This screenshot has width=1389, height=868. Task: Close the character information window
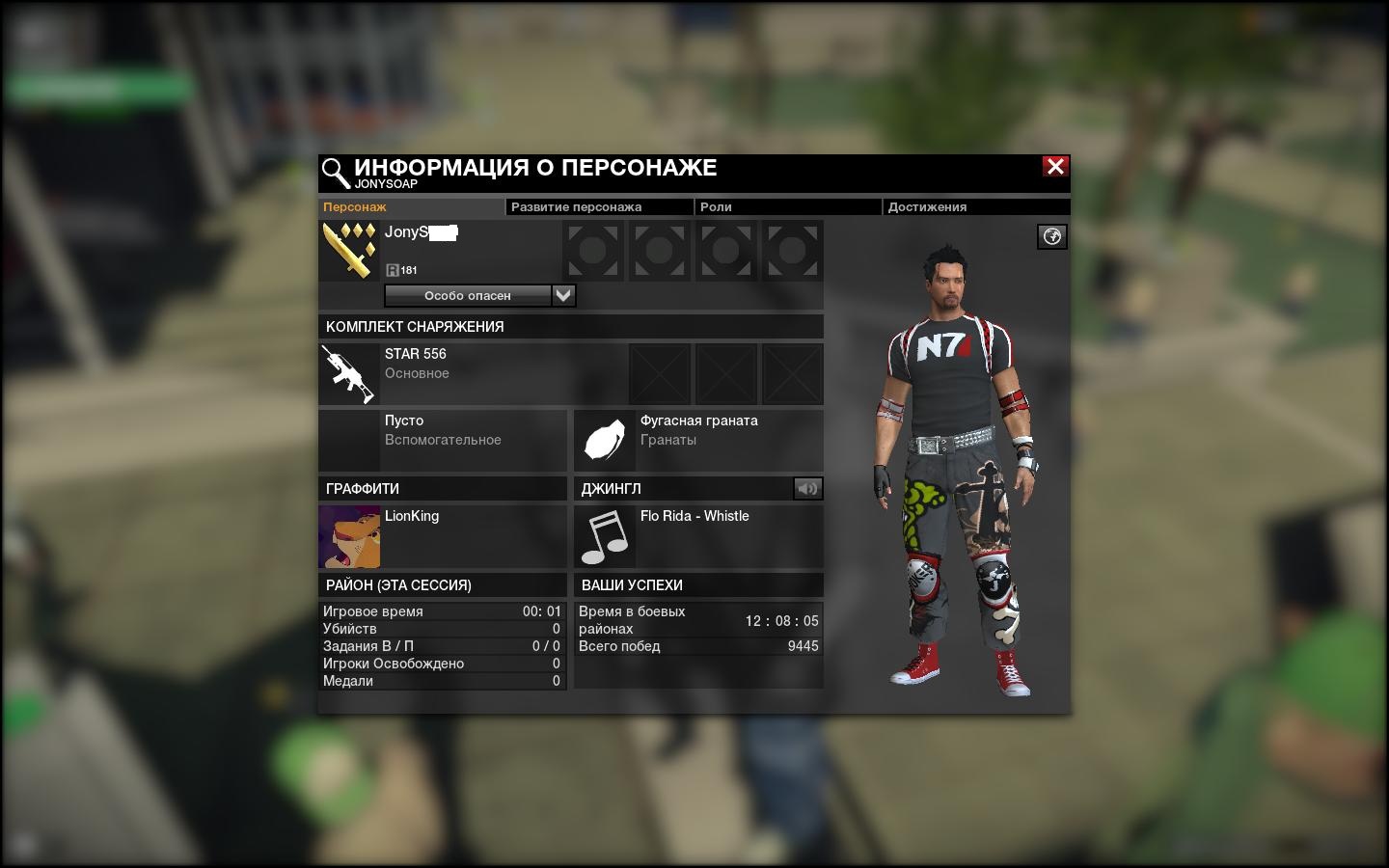pyautogui.click(x=1055, y=167)
